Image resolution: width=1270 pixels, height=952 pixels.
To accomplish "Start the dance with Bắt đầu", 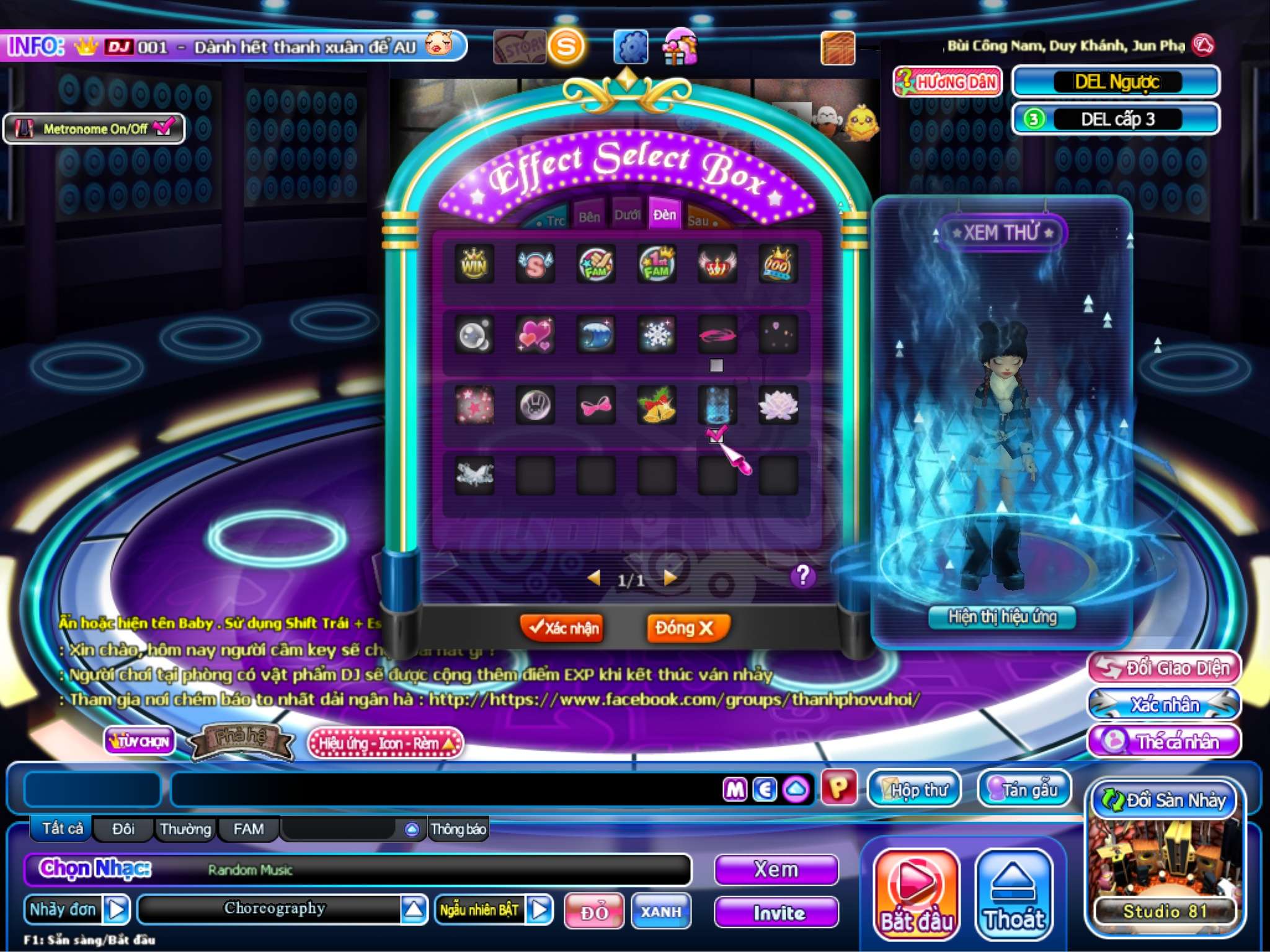I will click(917, 894).
